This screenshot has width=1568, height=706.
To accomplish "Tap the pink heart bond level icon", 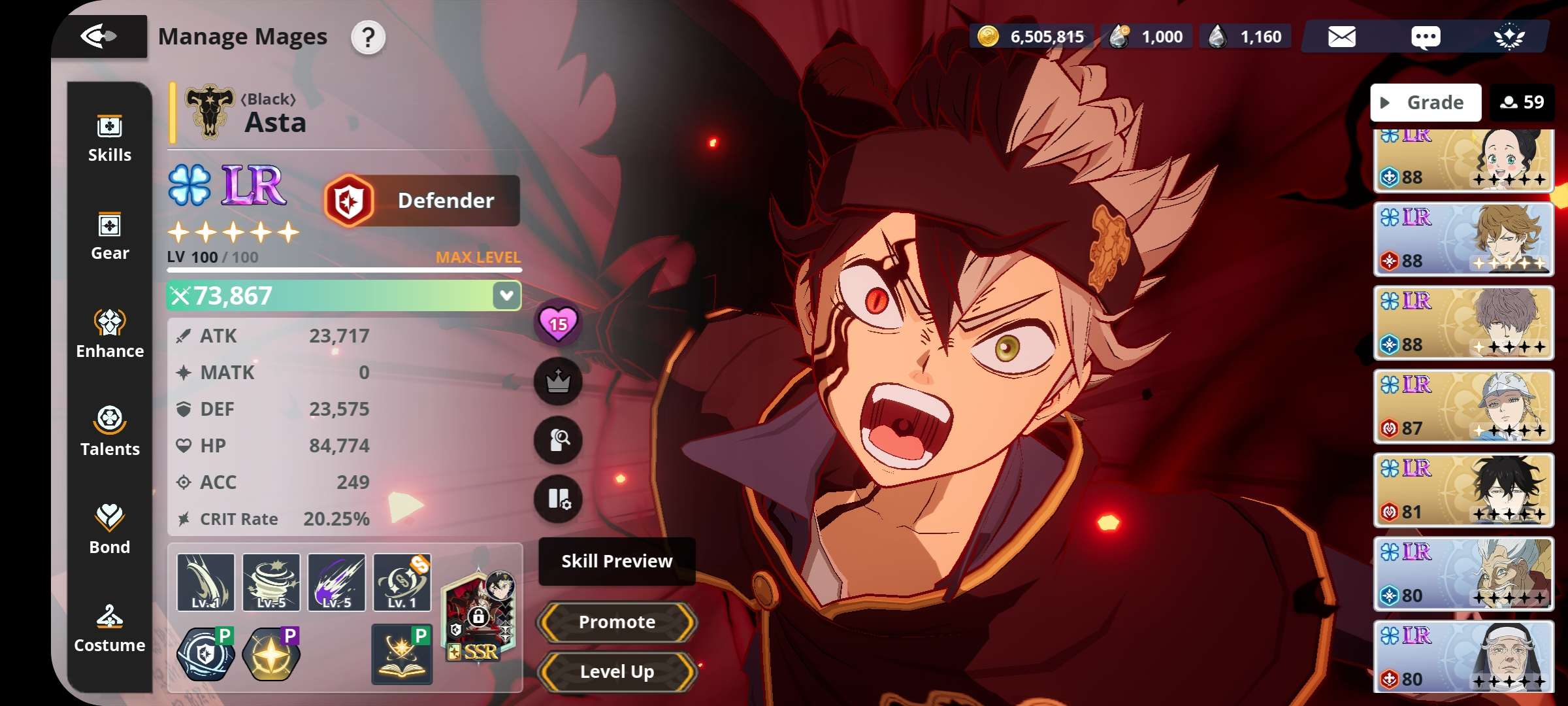I will pos(558,323).
